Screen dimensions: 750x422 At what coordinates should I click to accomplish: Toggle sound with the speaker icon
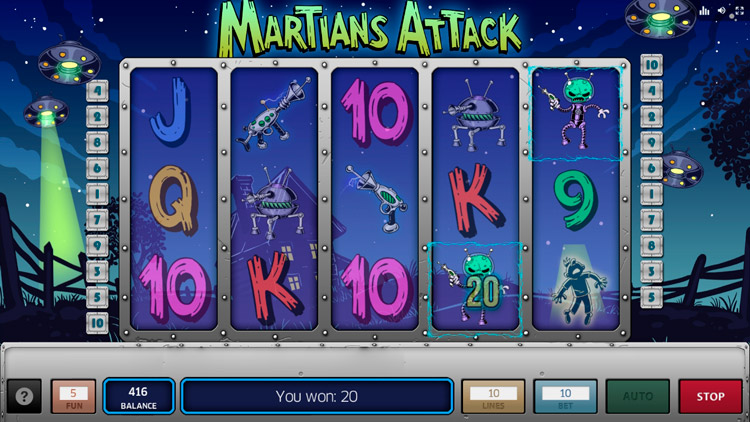722,11
